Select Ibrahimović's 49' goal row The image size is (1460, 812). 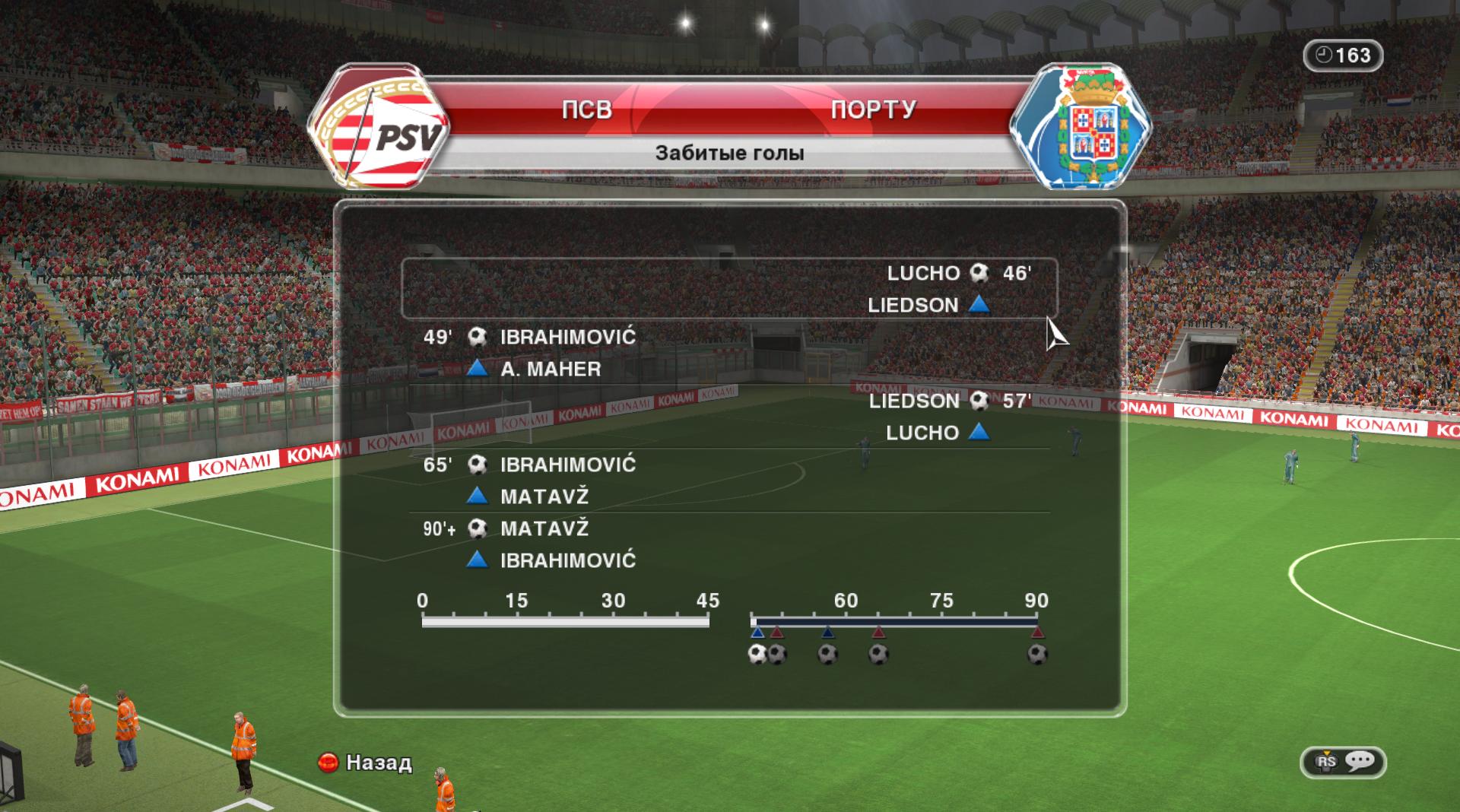[728, 352]
